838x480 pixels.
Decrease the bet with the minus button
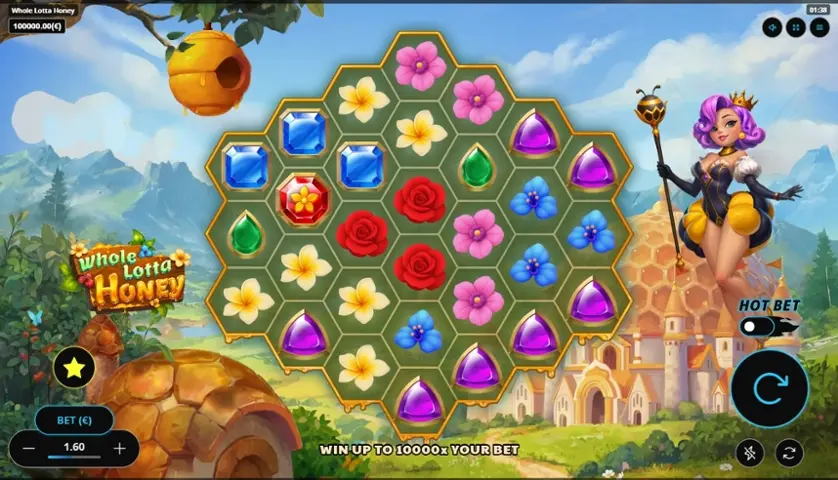[x=29, y=448]
